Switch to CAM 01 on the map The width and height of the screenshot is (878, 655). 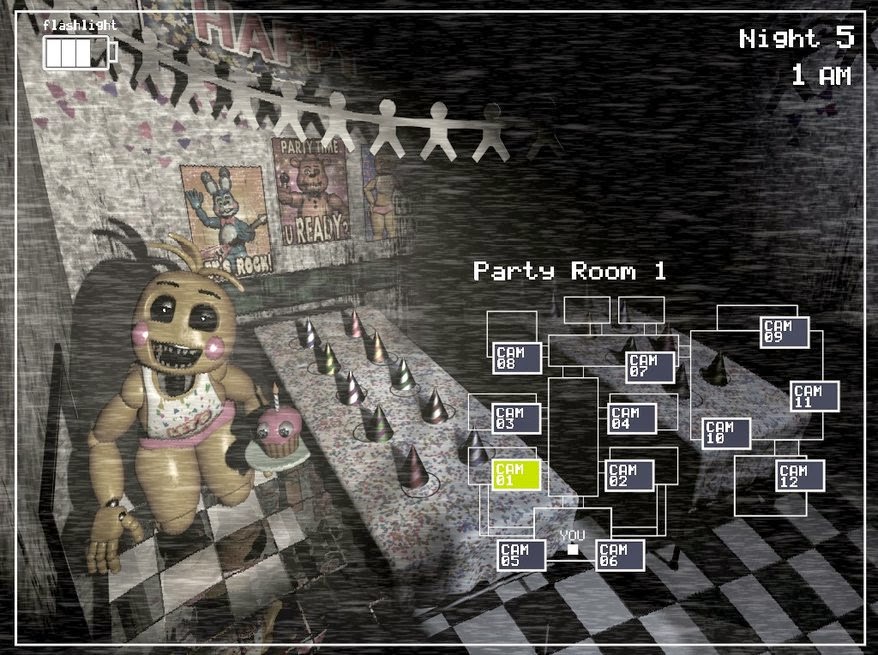[x=516, y=474]
